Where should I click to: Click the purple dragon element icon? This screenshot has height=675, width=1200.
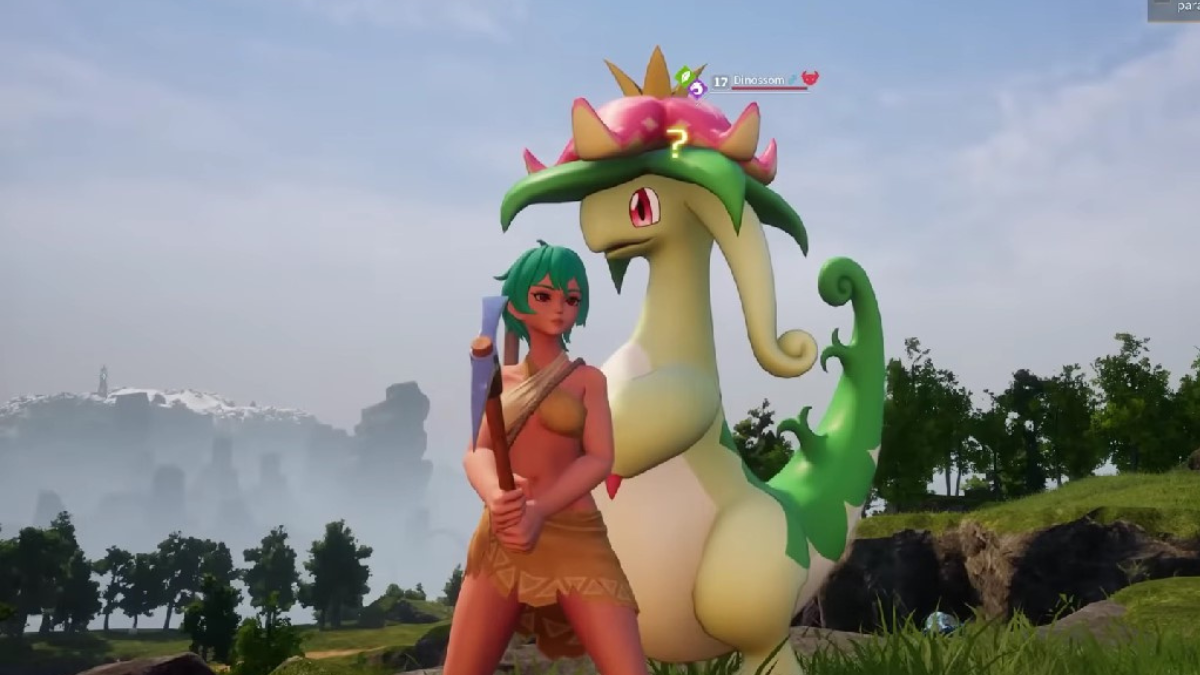coord(697,88)
